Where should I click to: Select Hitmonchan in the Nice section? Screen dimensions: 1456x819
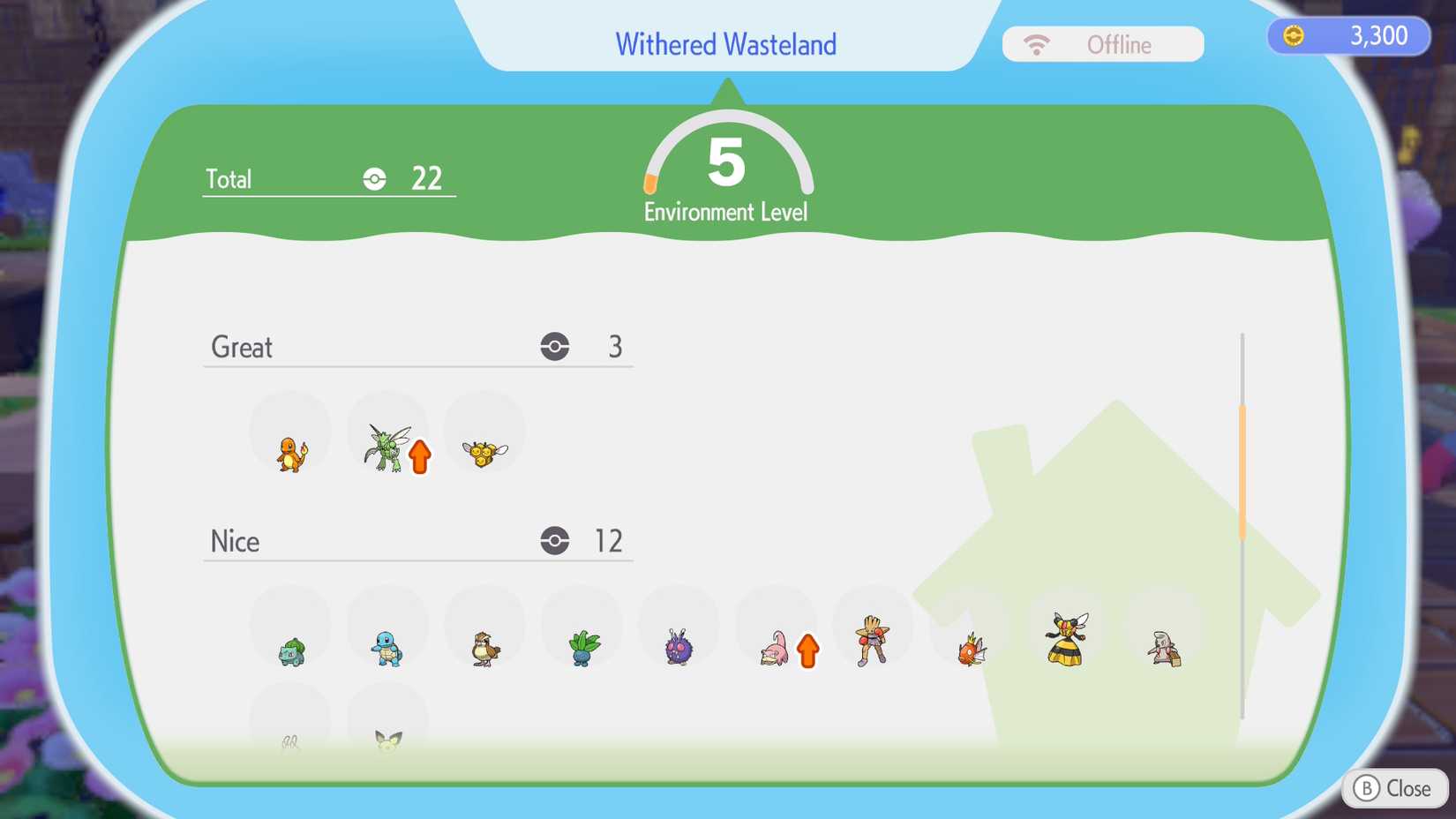coord(873,641)
